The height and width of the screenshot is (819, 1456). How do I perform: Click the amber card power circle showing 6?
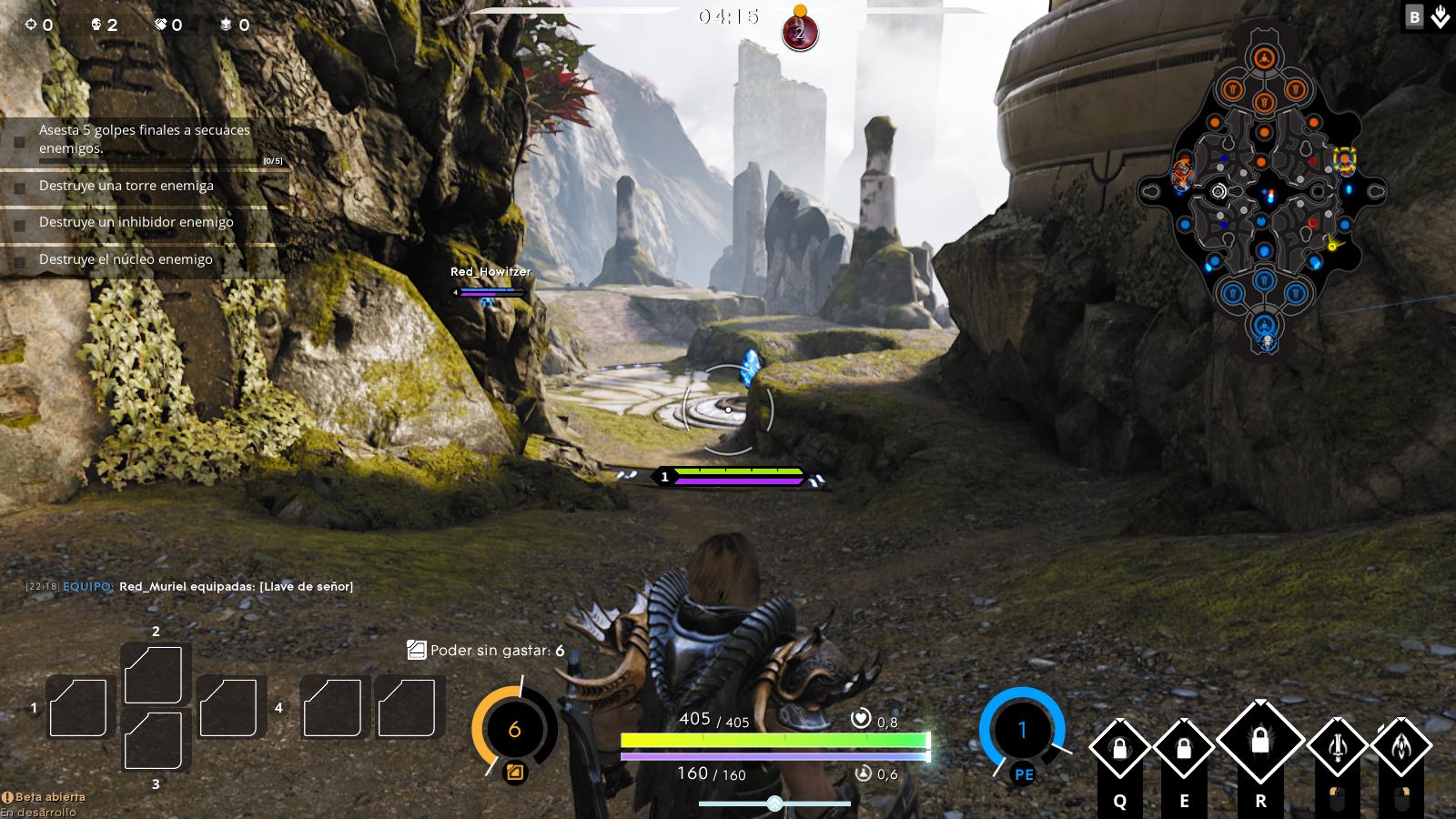coord(517,728)
